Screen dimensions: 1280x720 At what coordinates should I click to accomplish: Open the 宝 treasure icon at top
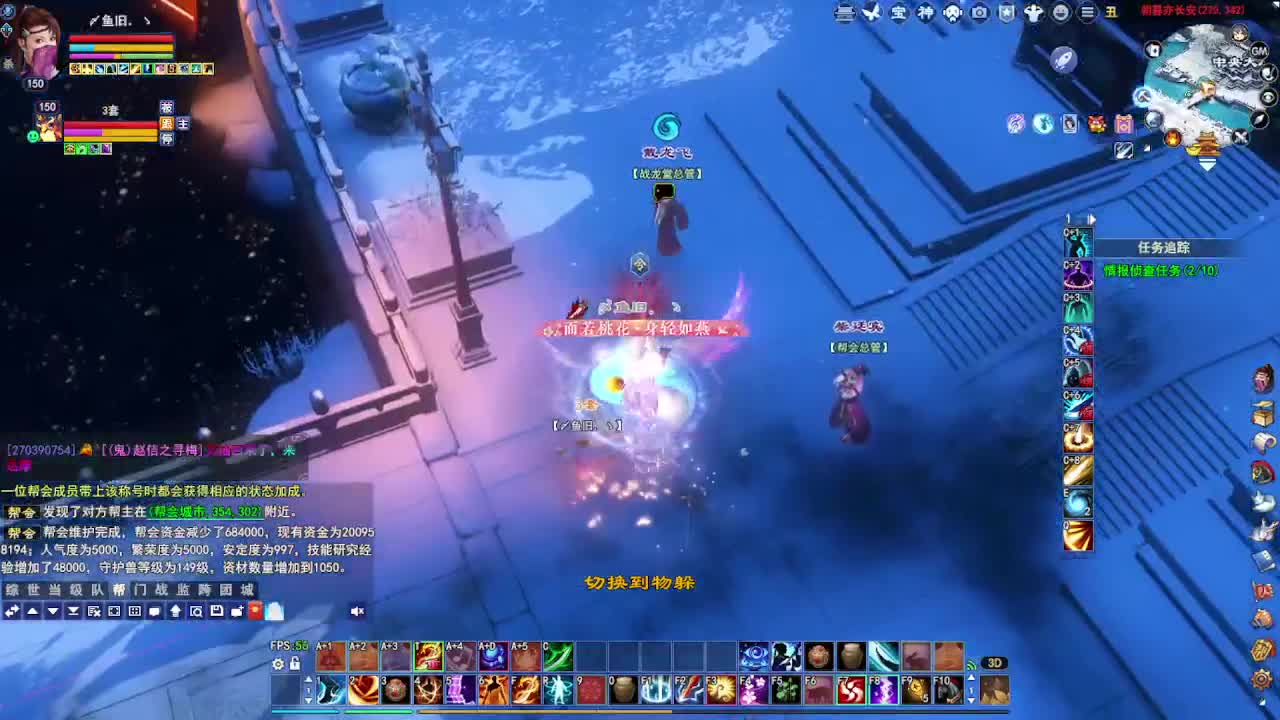tap(897, 14)
